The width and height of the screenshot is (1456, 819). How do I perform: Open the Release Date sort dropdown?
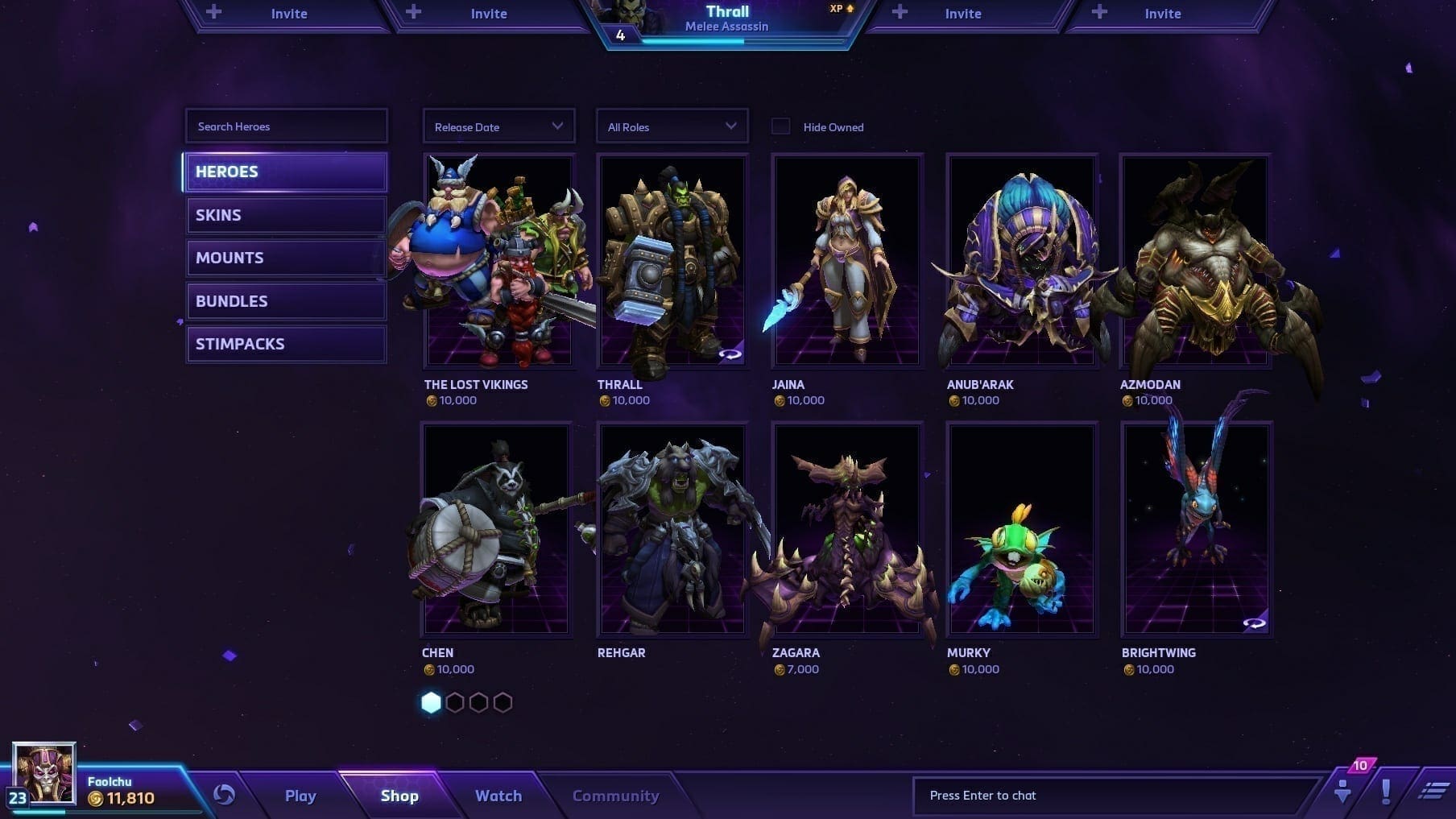coord(498,126)
